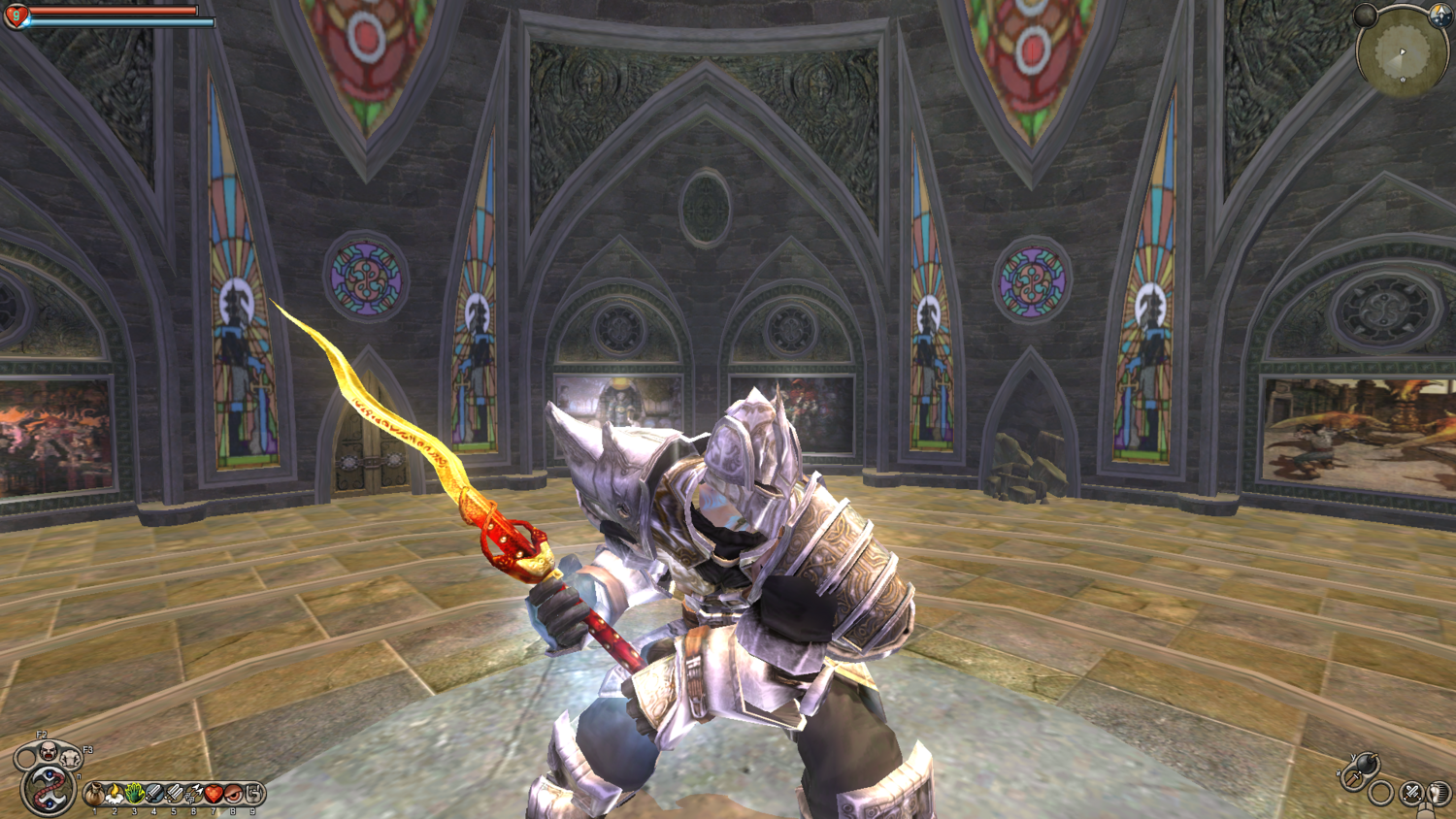Image resolution: width=1456 pixels, height=819 pixels.
Task: Toggle the footprint sneak icon
Action: click(x=1439, y=794)
